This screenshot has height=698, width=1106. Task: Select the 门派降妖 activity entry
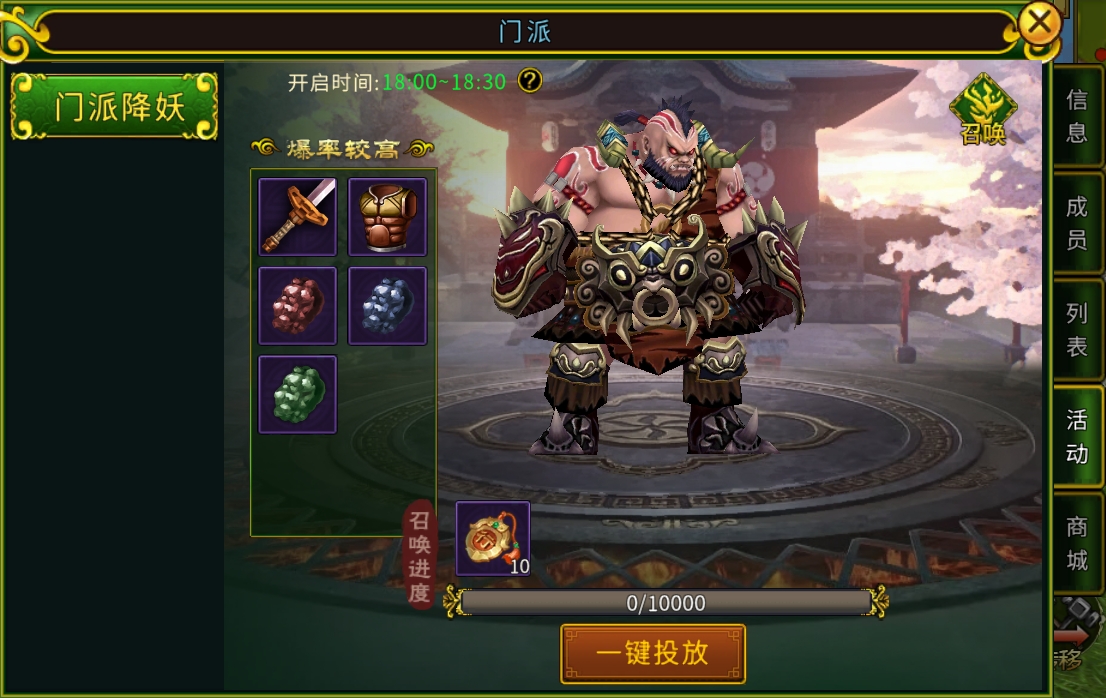114,106
